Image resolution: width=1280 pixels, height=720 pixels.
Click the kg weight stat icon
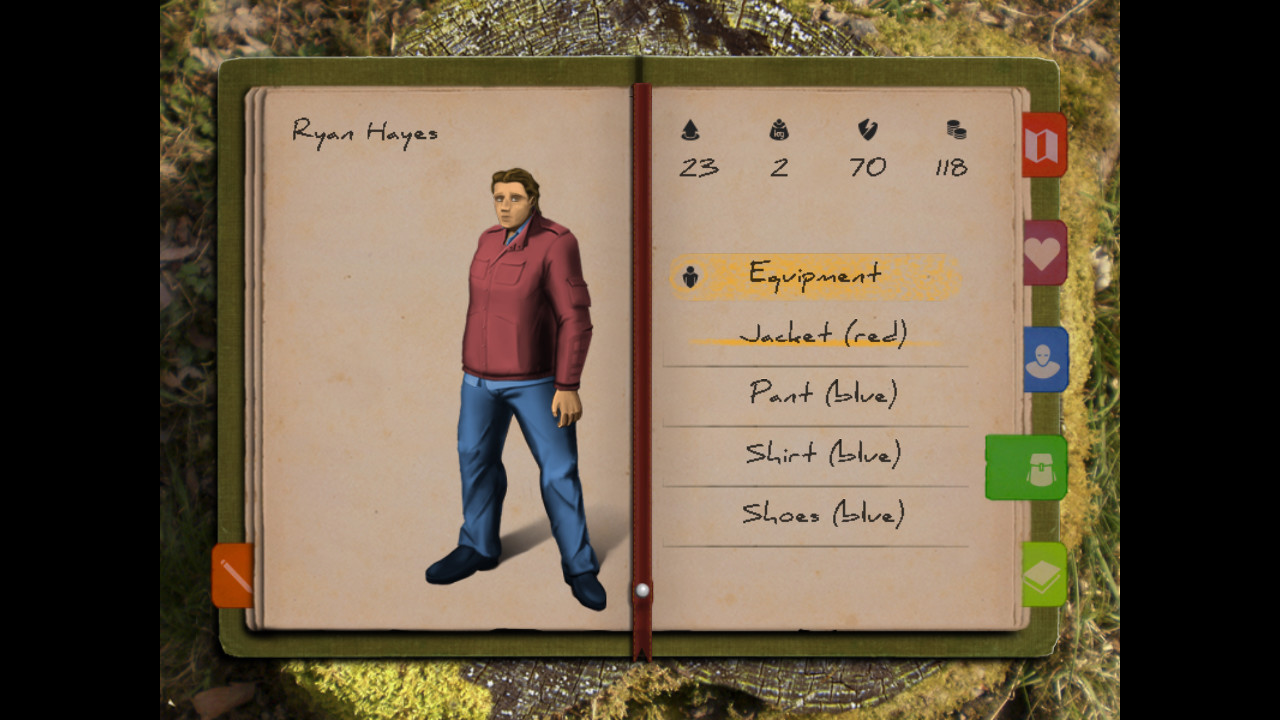780,130
